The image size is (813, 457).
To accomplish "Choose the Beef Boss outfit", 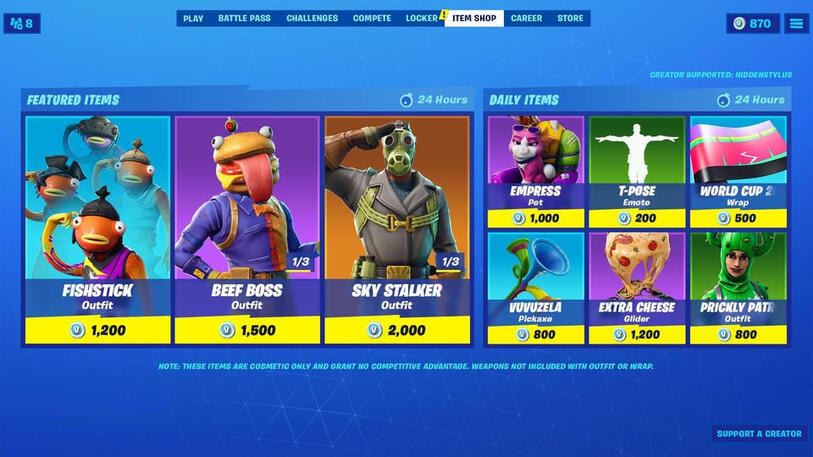I will coord(247,230).
